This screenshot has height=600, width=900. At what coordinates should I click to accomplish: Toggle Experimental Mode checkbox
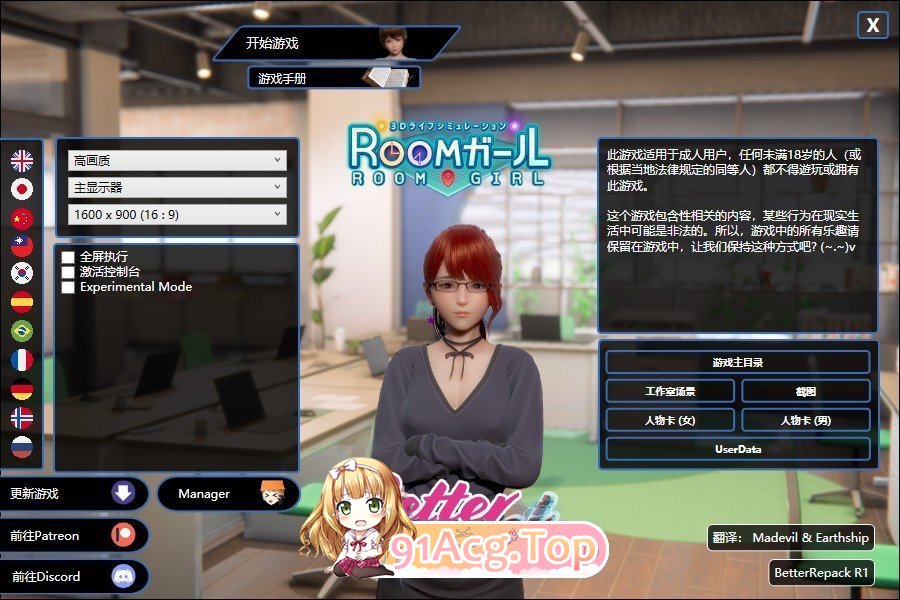click(68, 287)
